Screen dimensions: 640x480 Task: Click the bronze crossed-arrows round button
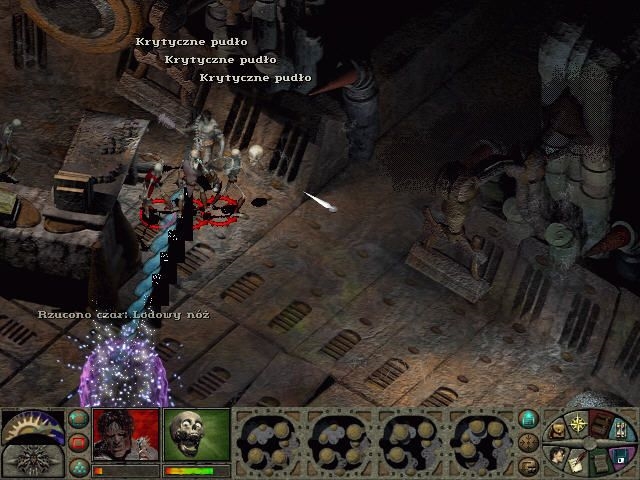click(530, 442)
